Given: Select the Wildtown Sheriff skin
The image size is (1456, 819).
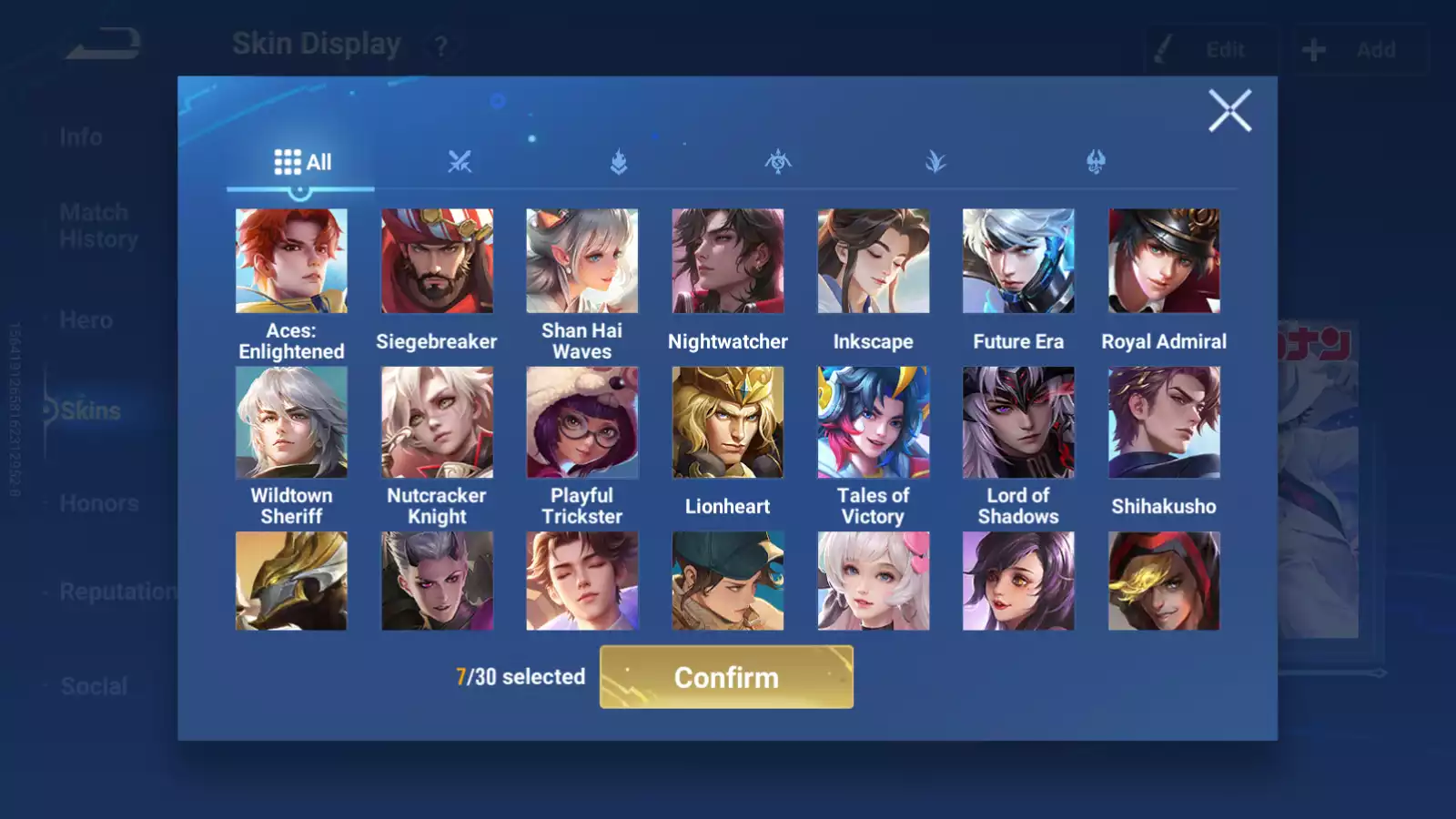Looking at the screenshot, I should click(x=291, y=422).
